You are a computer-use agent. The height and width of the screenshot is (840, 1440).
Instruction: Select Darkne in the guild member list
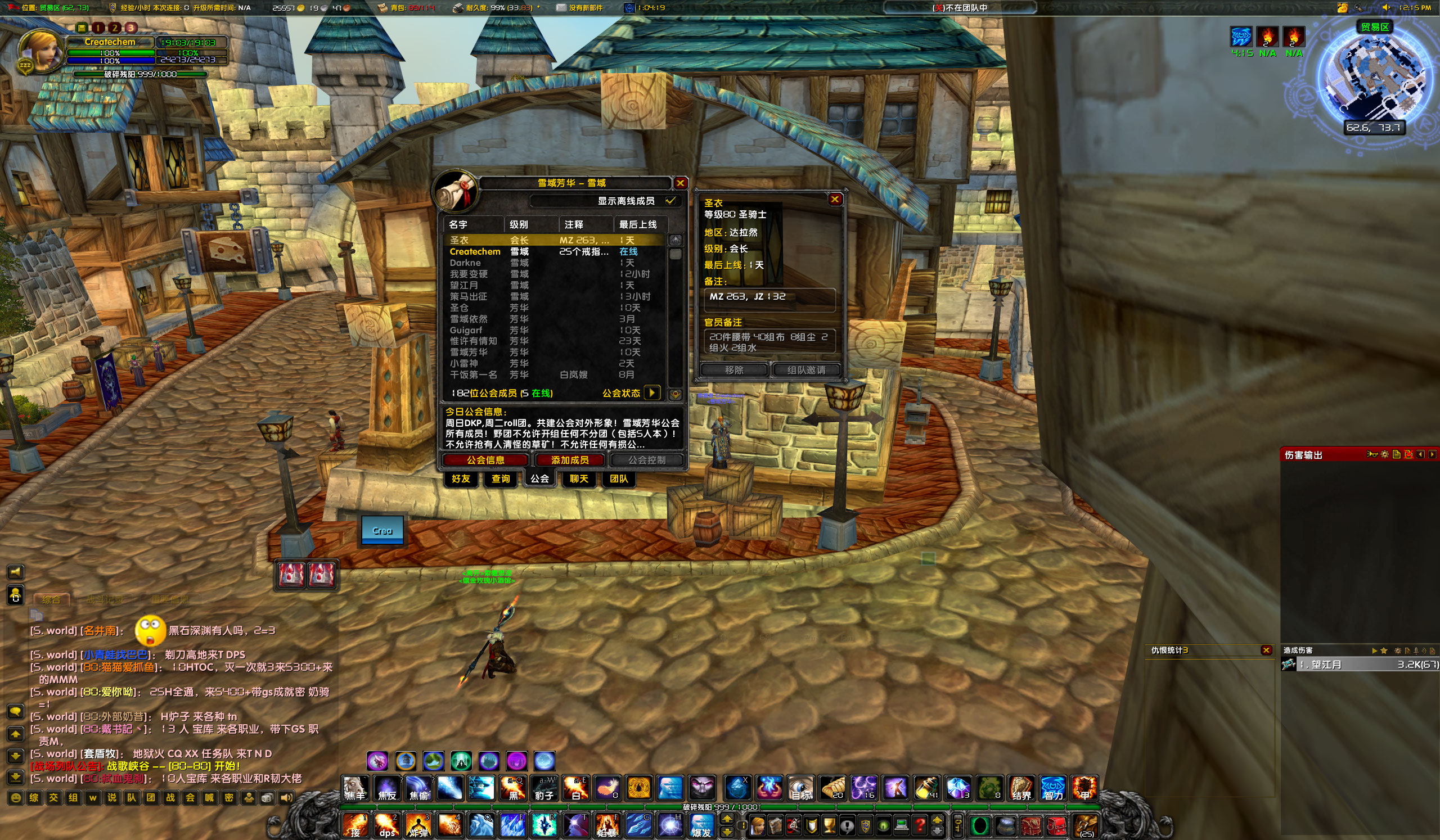pyautogui.click(x=465, y=262)
